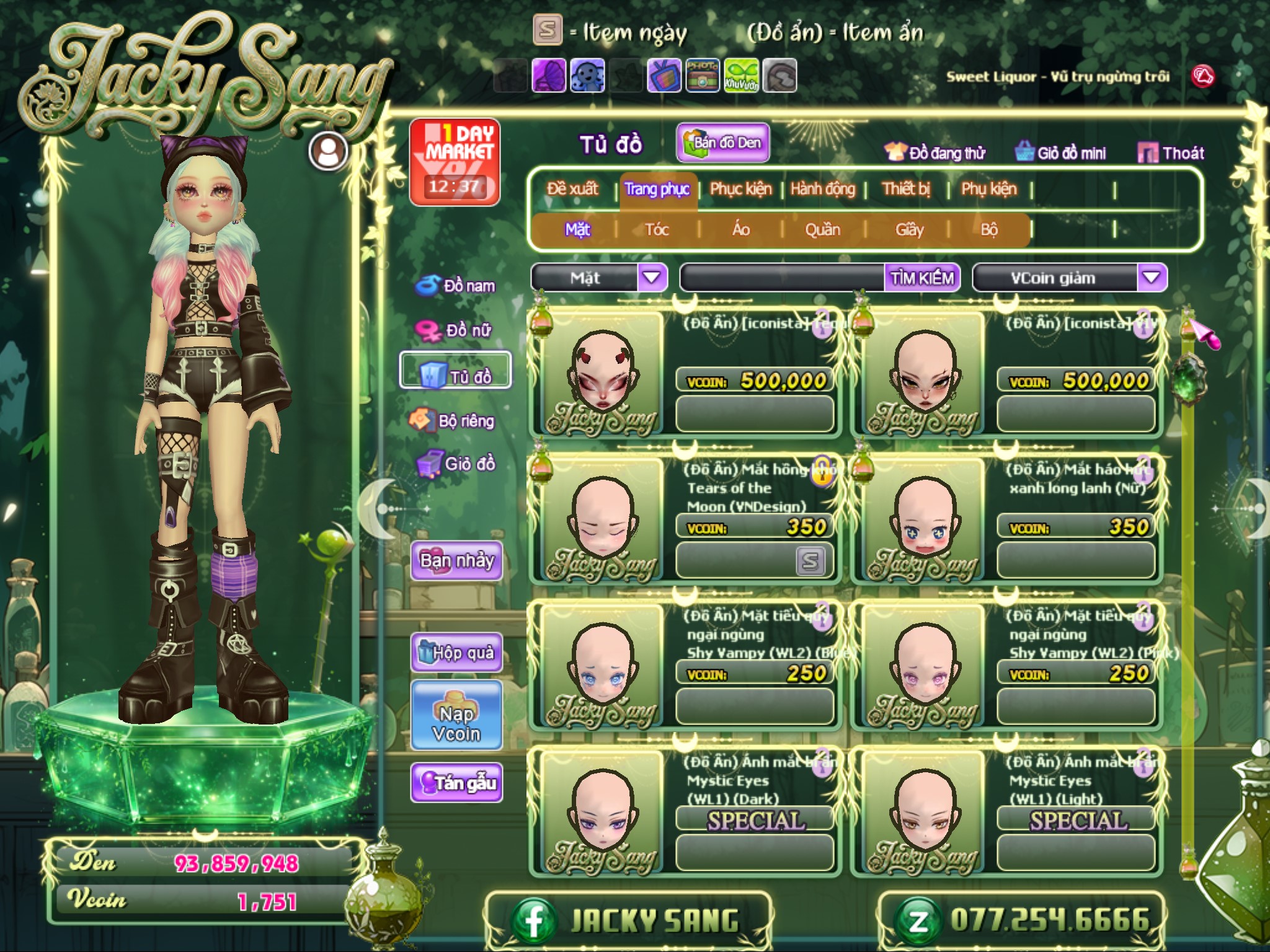Exit the wardrobe with Thoát
Screen dimensions: 1270x952
[x=1171, y=153]
